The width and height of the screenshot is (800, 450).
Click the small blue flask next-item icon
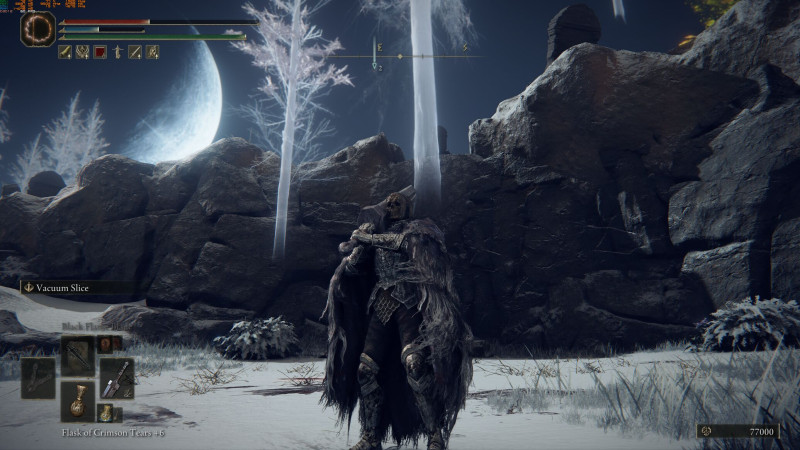106,412
